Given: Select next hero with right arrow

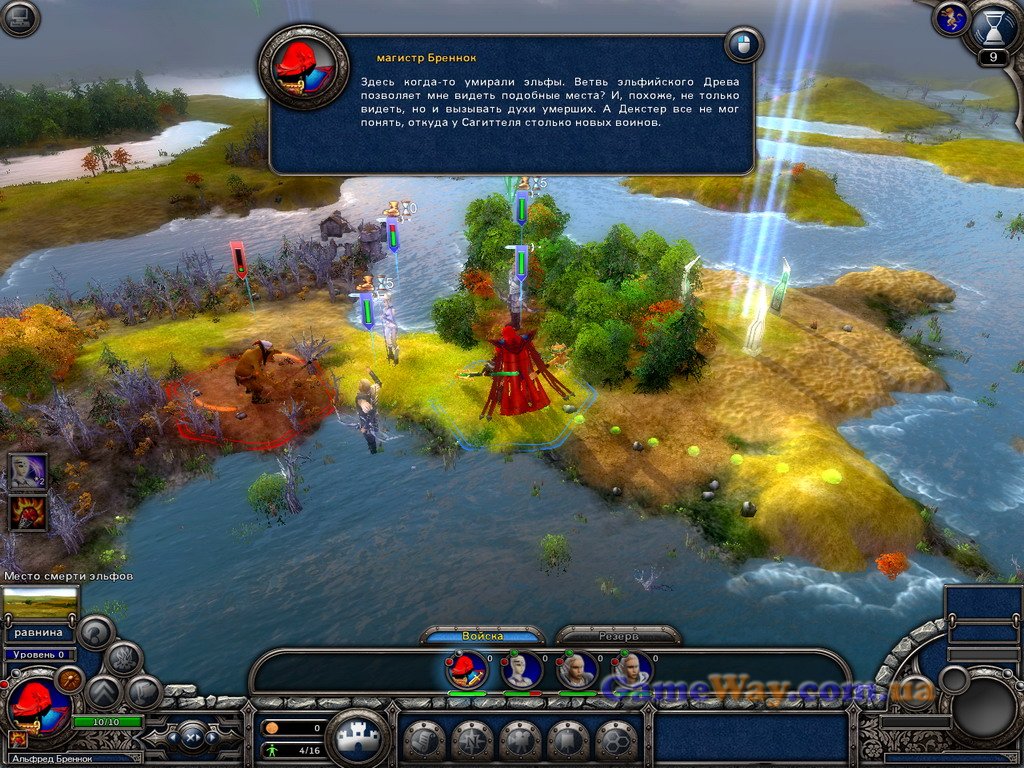Looking at the screenshot, I should (x=212, y=738).
